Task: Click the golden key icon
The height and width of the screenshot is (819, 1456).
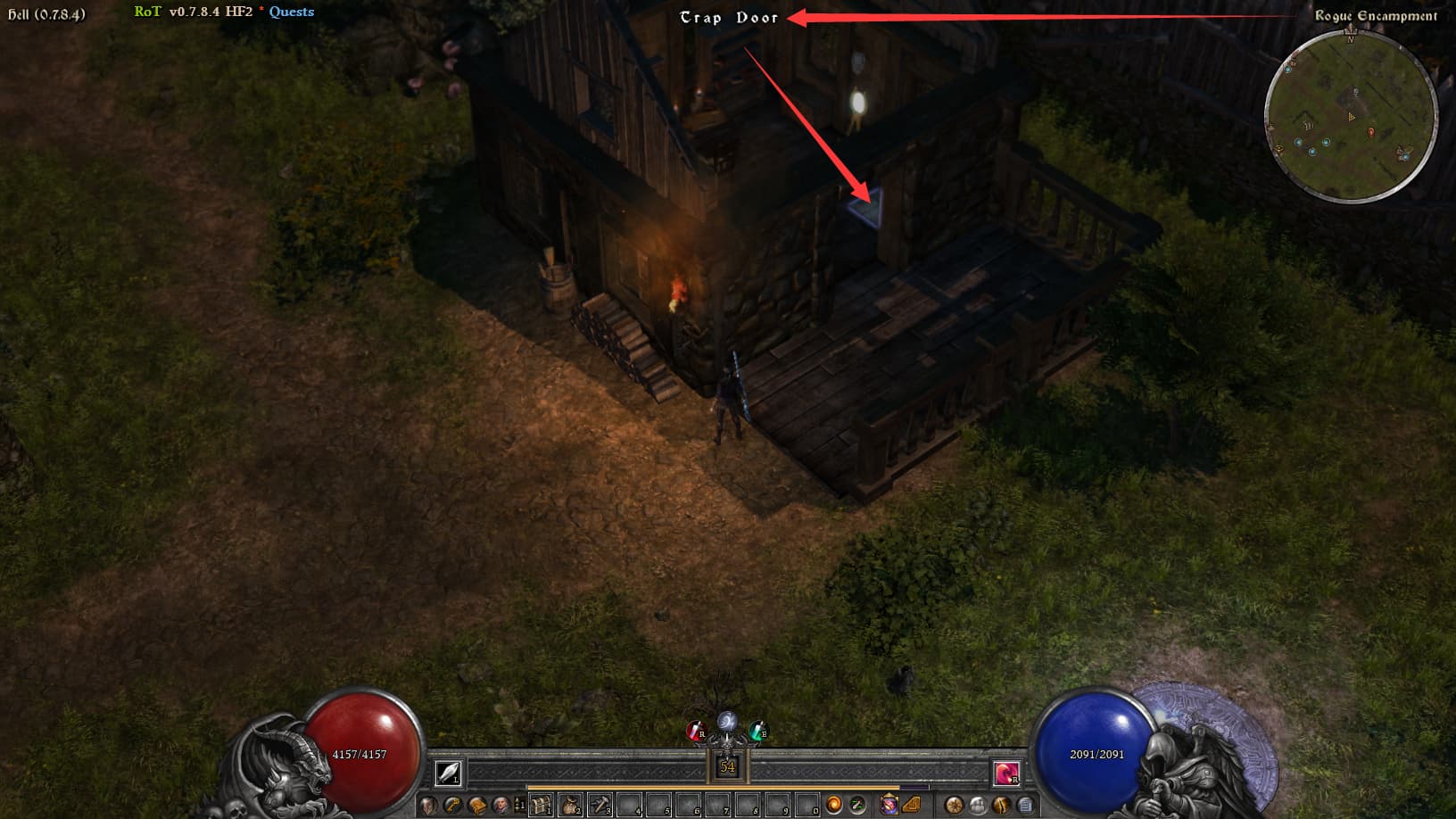Action: pyautogui.click(x=453, y=805)
